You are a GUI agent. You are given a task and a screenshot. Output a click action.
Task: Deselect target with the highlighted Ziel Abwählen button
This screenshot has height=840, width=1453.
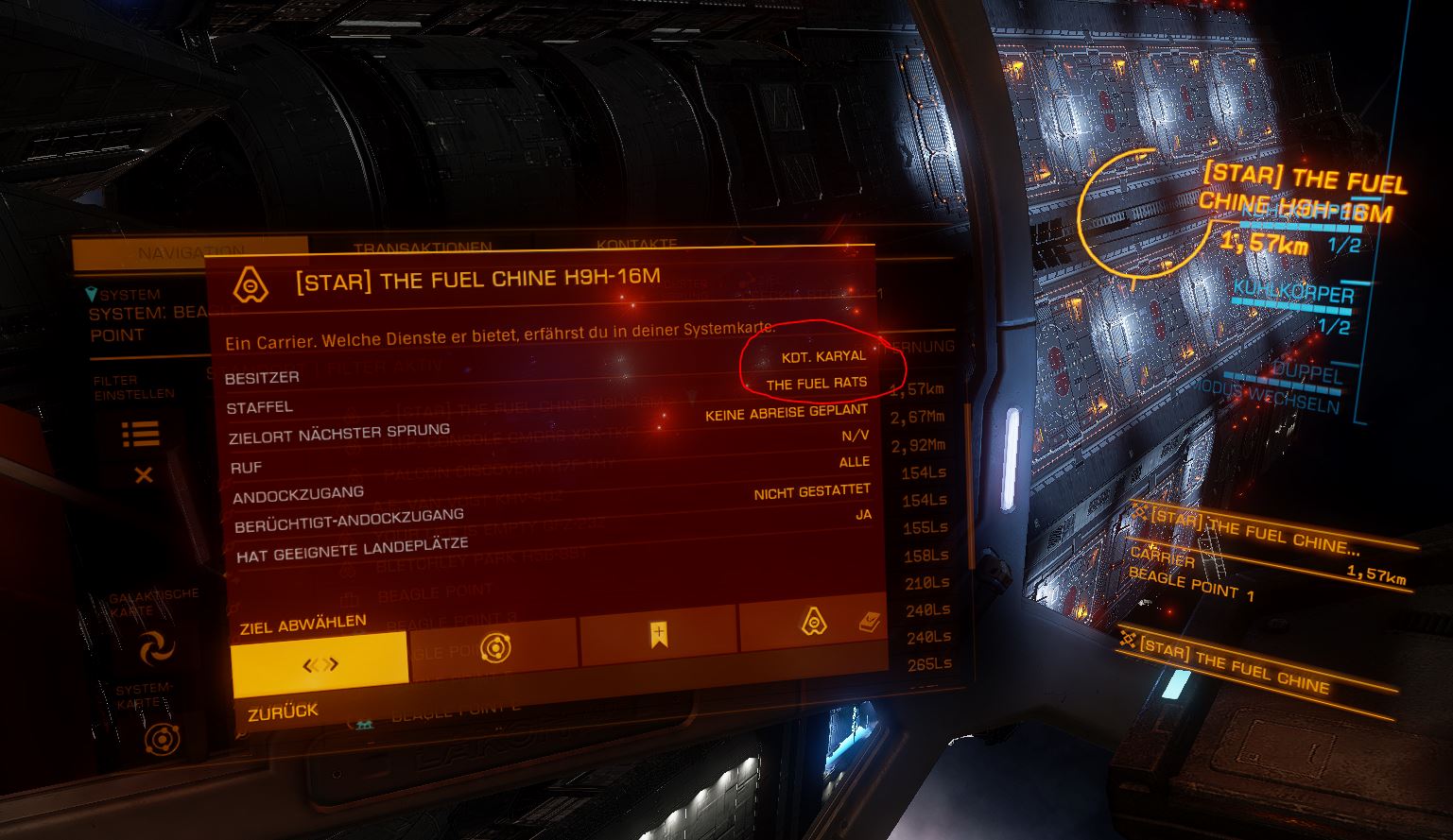320,659
